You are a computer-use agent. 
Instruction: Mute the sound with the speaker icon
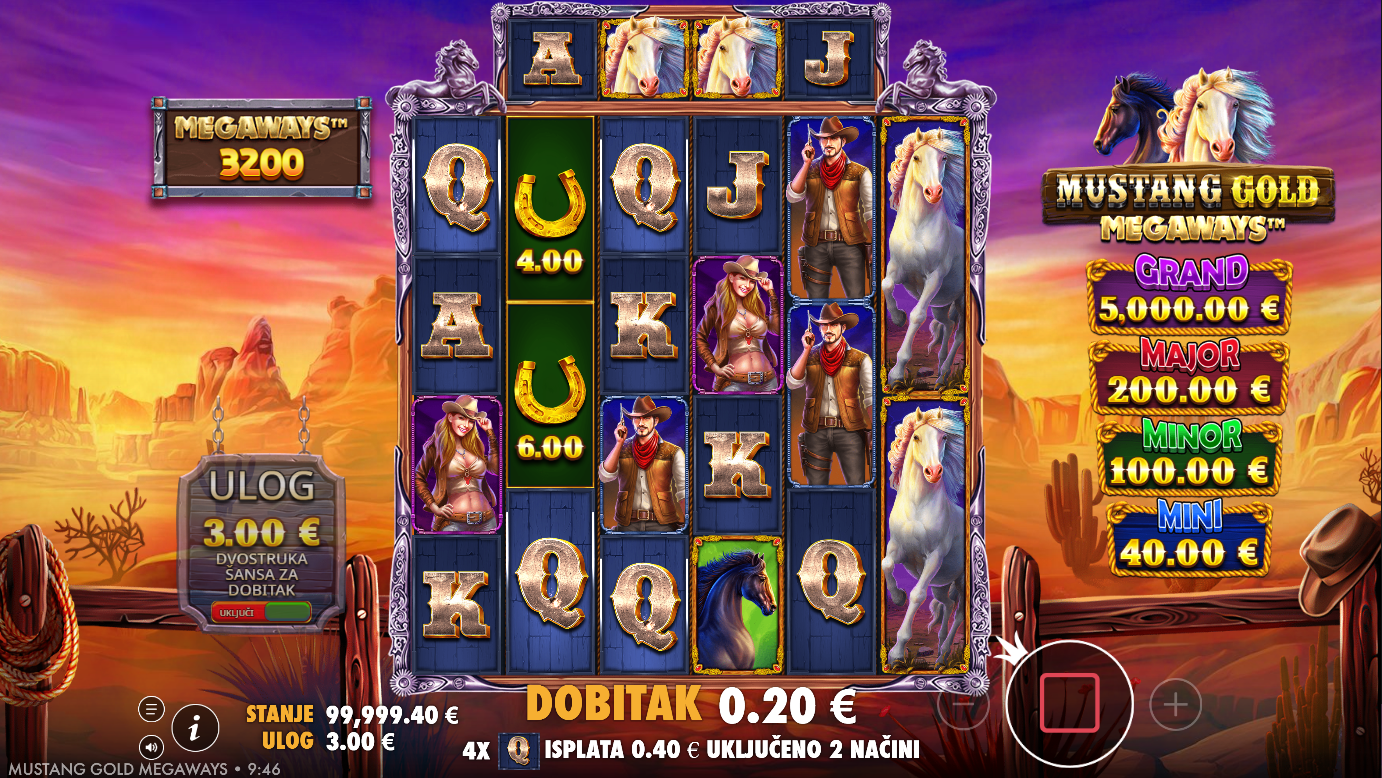point(151,746)
